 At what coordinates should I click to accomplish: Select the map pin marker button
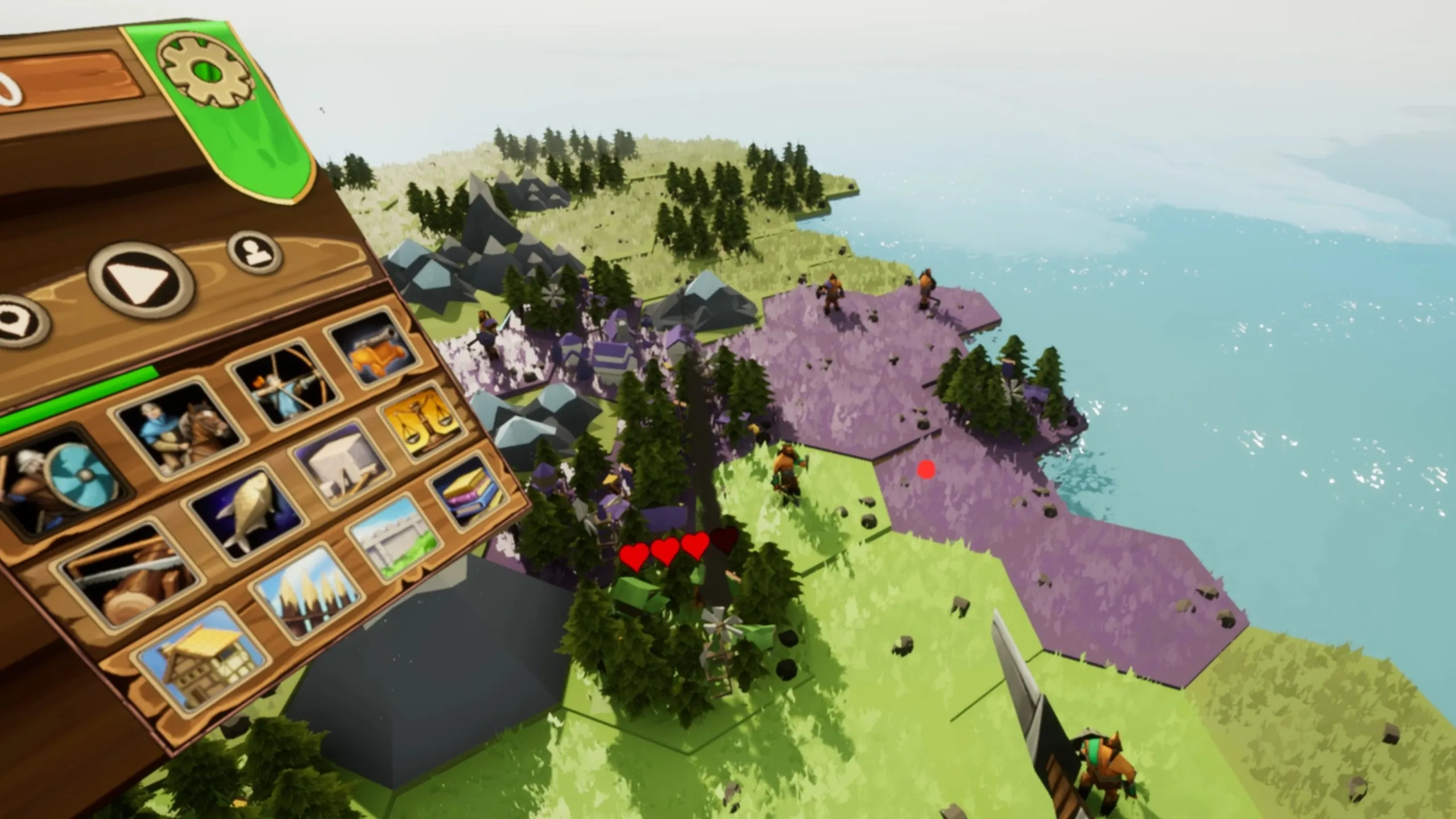16,323
